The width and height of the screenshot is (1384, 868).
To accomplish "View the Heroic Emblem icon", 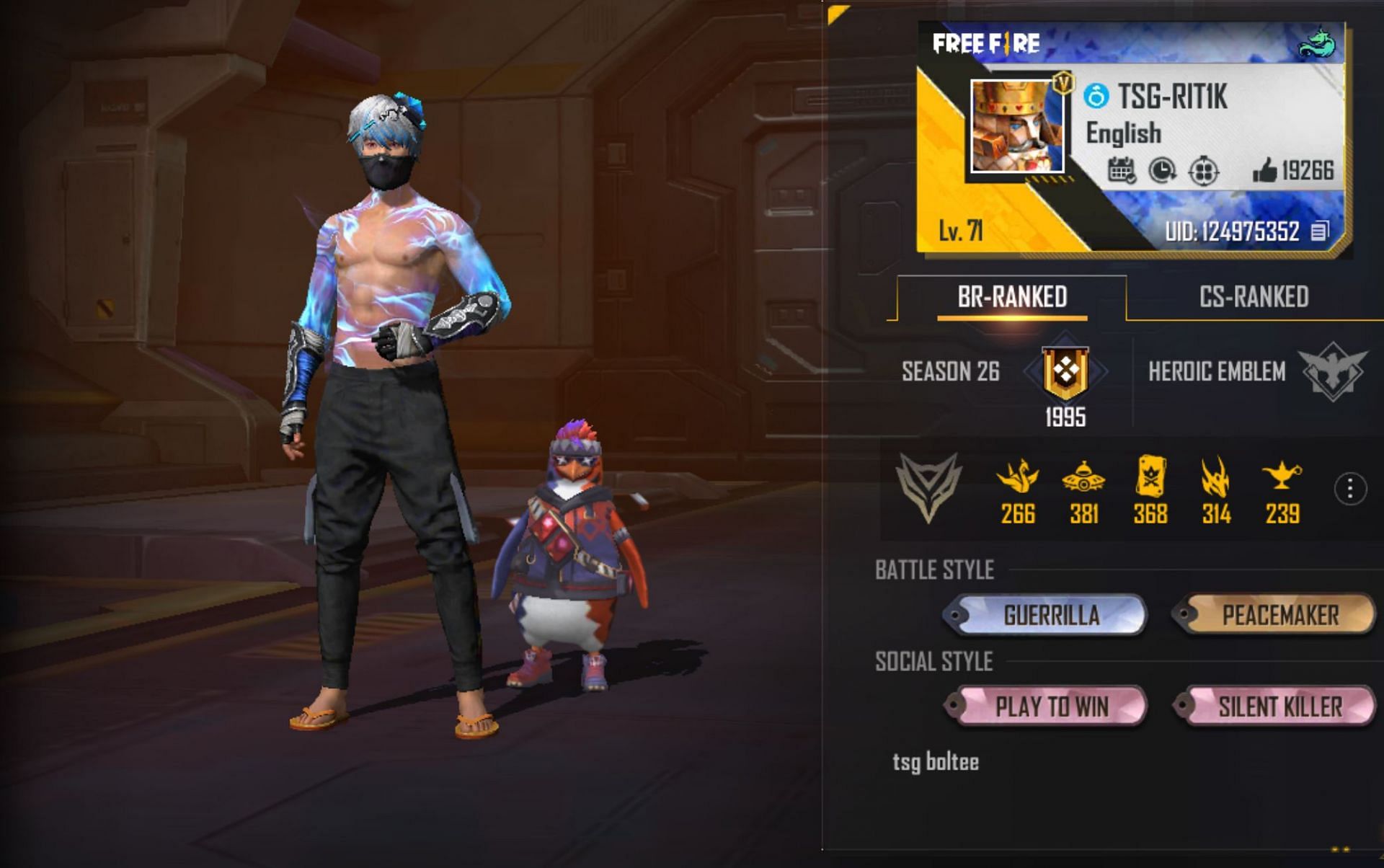I will pyautogui.click(x=1334, y=372).
